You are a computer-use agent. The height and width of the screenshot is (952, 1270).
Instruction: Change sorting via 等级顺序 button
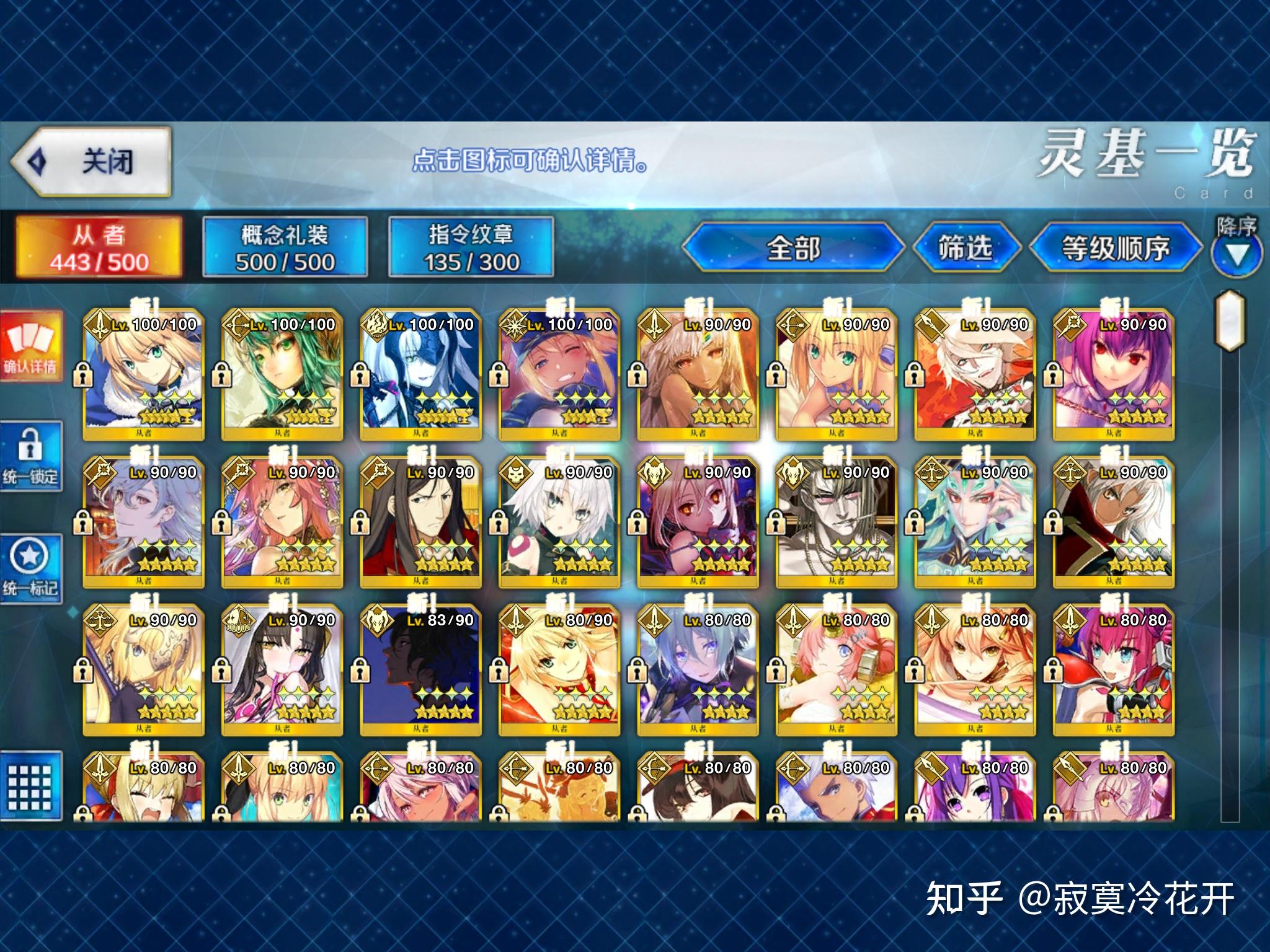pyautogui.click(x=1115, y=248)
